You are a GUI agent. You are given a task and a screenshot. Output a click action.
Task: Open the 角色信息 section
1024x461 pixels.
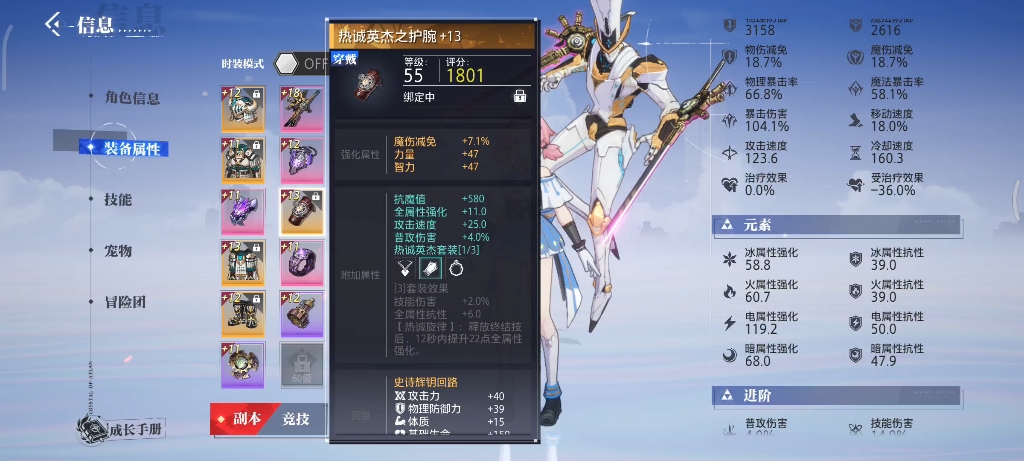tap(131, 98)
